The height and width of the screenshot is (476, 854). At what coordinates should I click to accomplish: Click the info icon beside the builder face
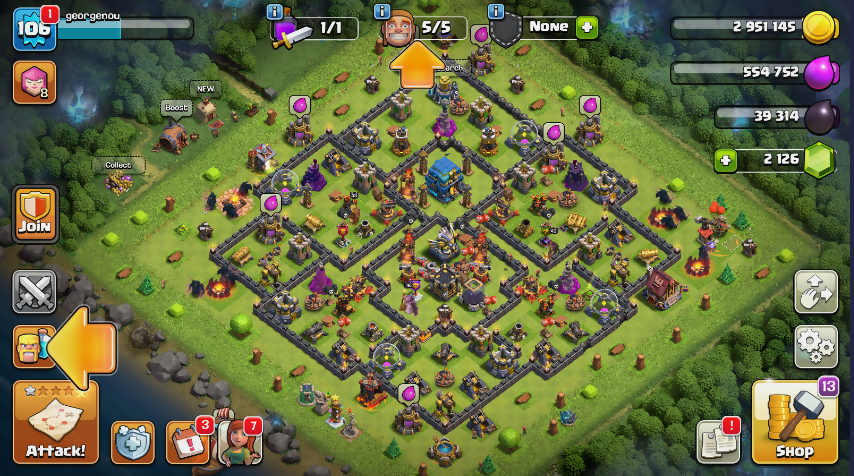pyautogui.click(x=381, y=12)
